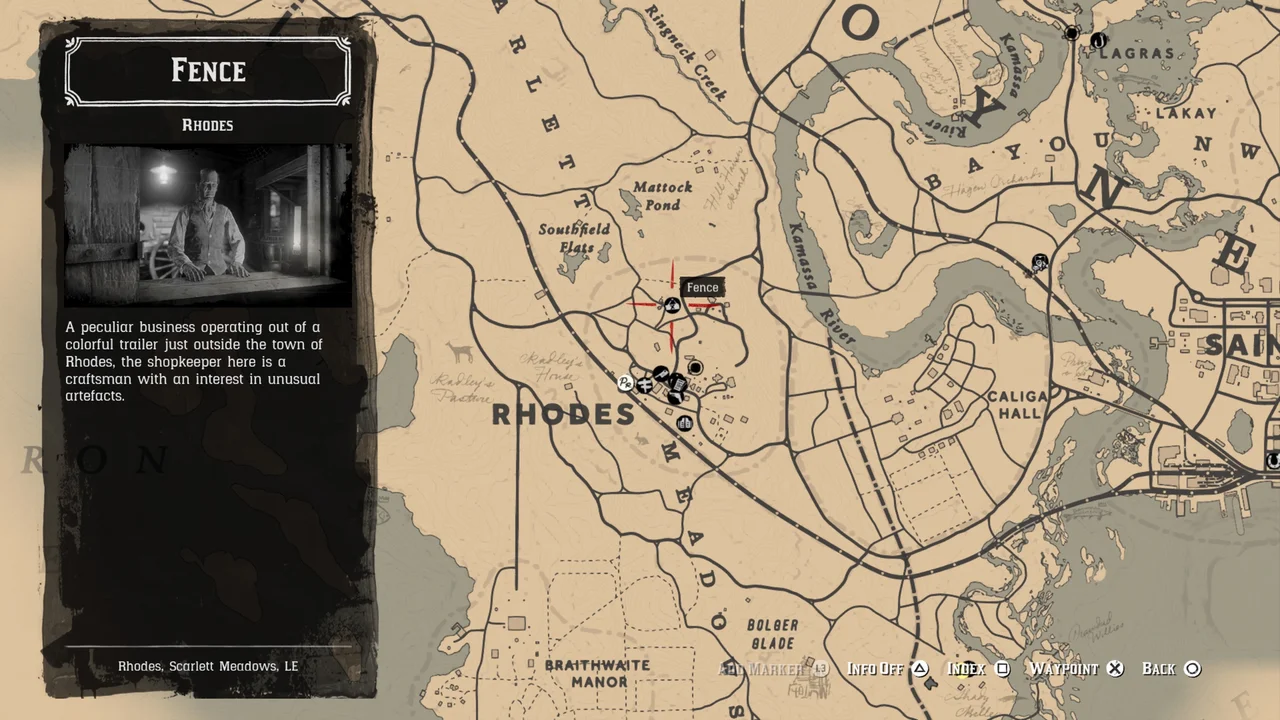Click the gunsmith pistol icon in Rhodes

click(676, 397)
